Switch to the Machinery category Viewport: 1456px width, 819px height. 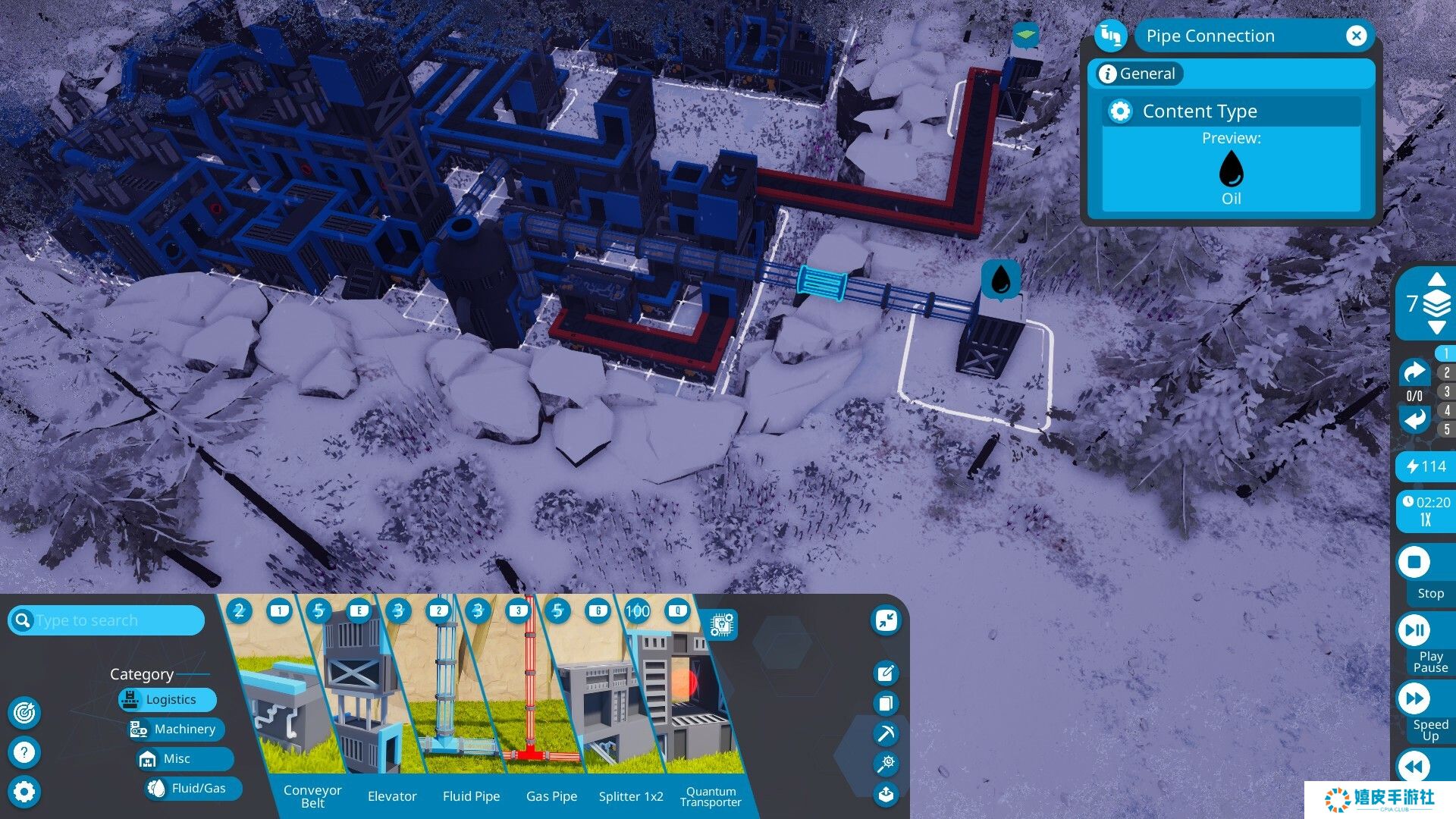(183, 729)
